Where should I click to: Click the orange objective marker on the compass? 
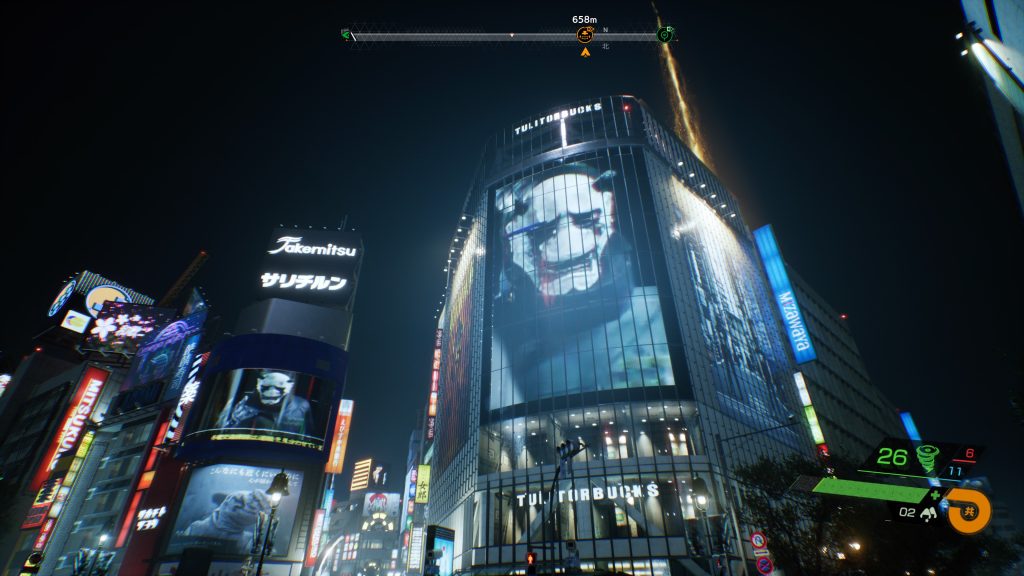pos(585,35)
